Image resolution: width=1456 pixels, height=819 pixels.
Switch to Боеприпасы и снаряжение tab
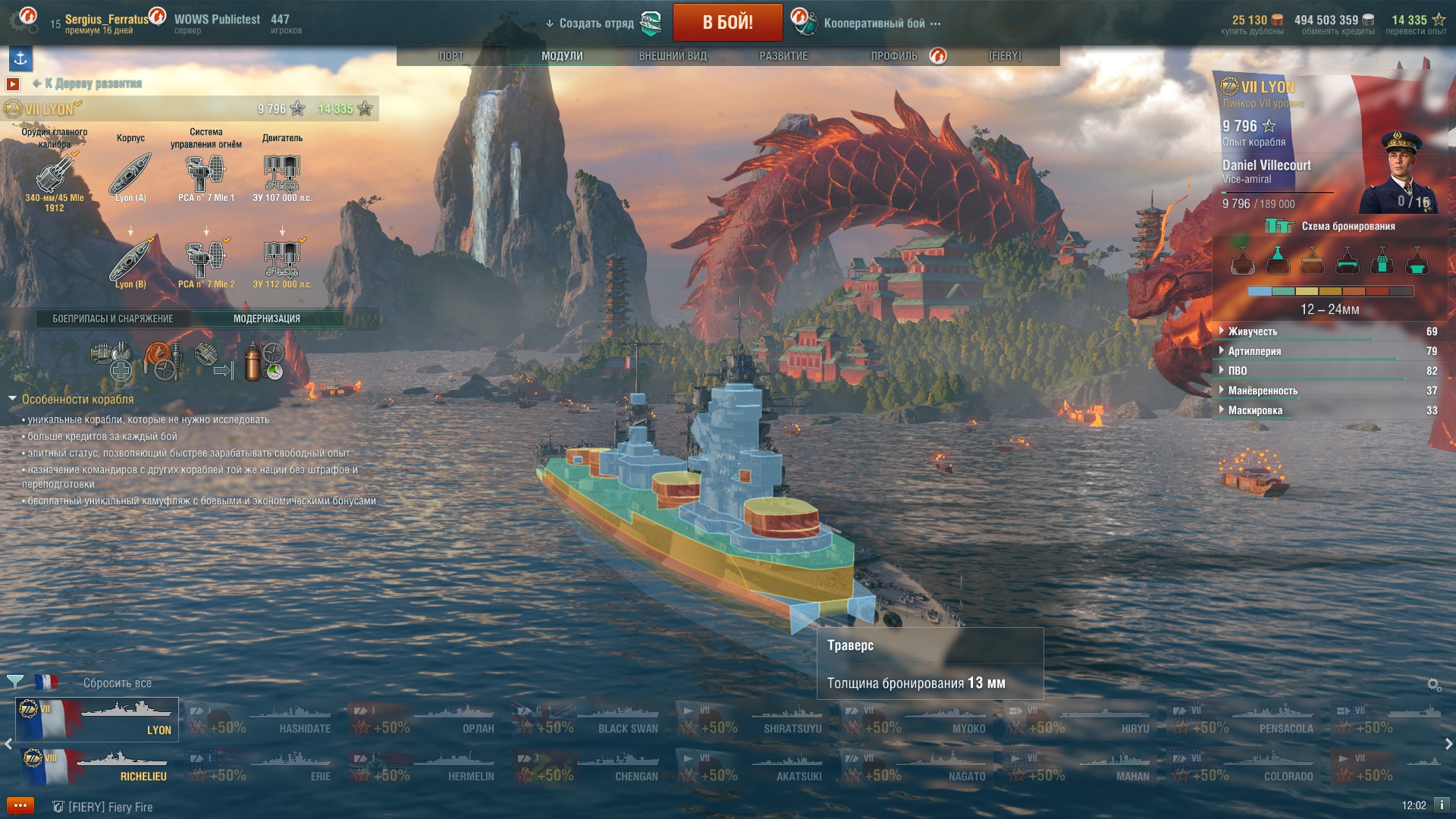[x=113, y=319]
